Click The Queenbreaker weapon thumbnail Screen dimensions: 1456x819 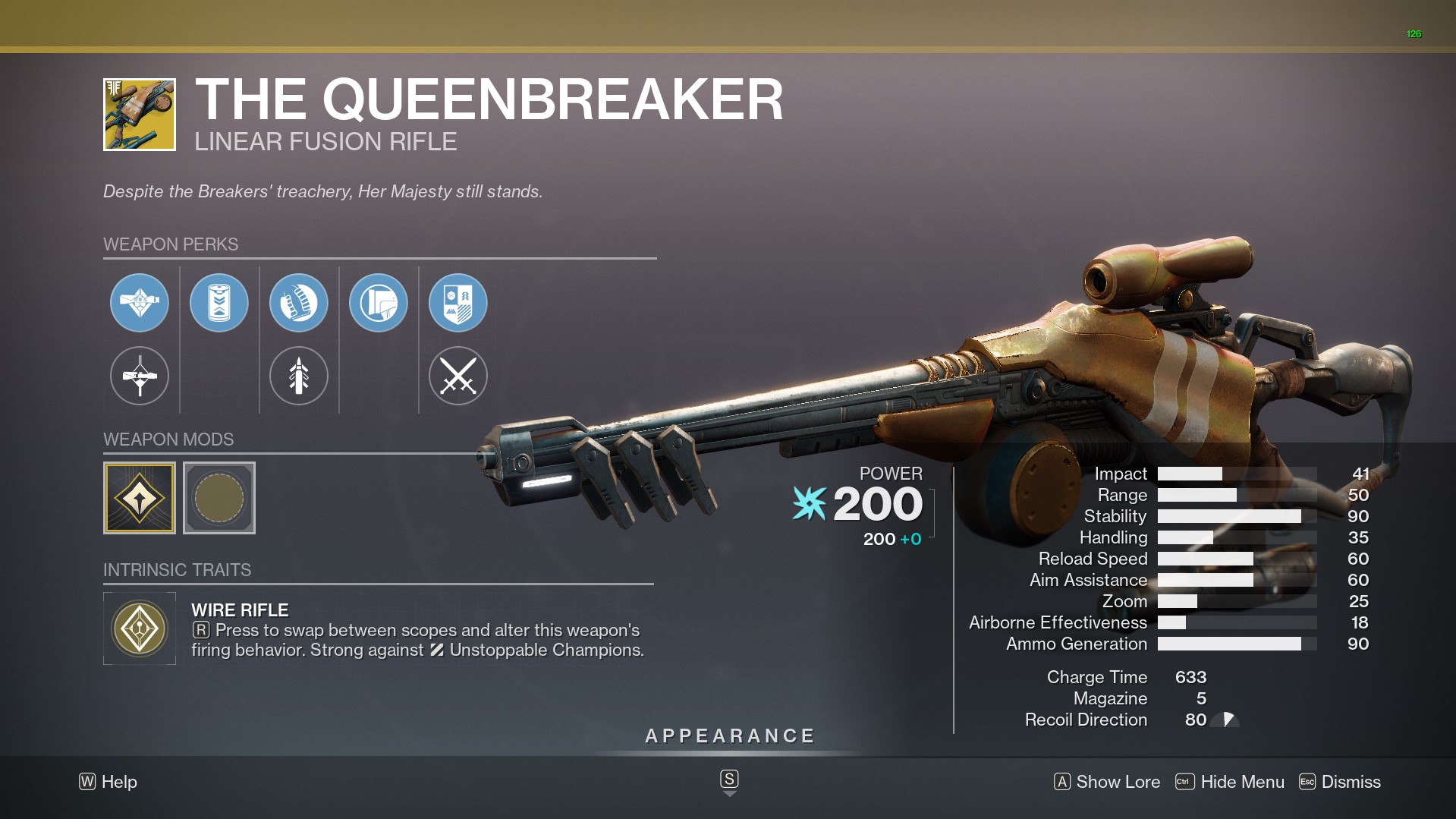(140, 115)
